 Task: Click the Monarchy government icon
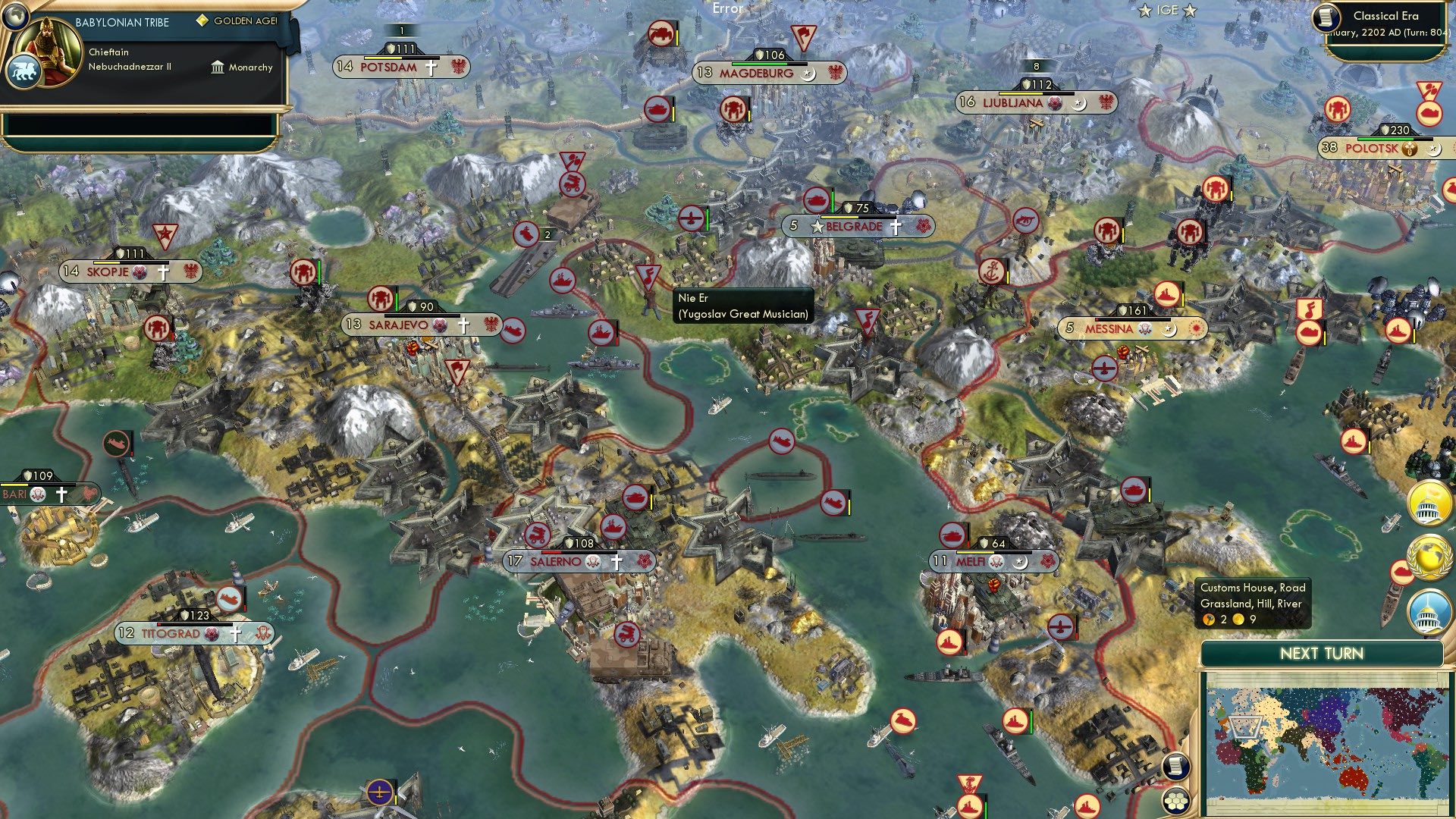218,67
